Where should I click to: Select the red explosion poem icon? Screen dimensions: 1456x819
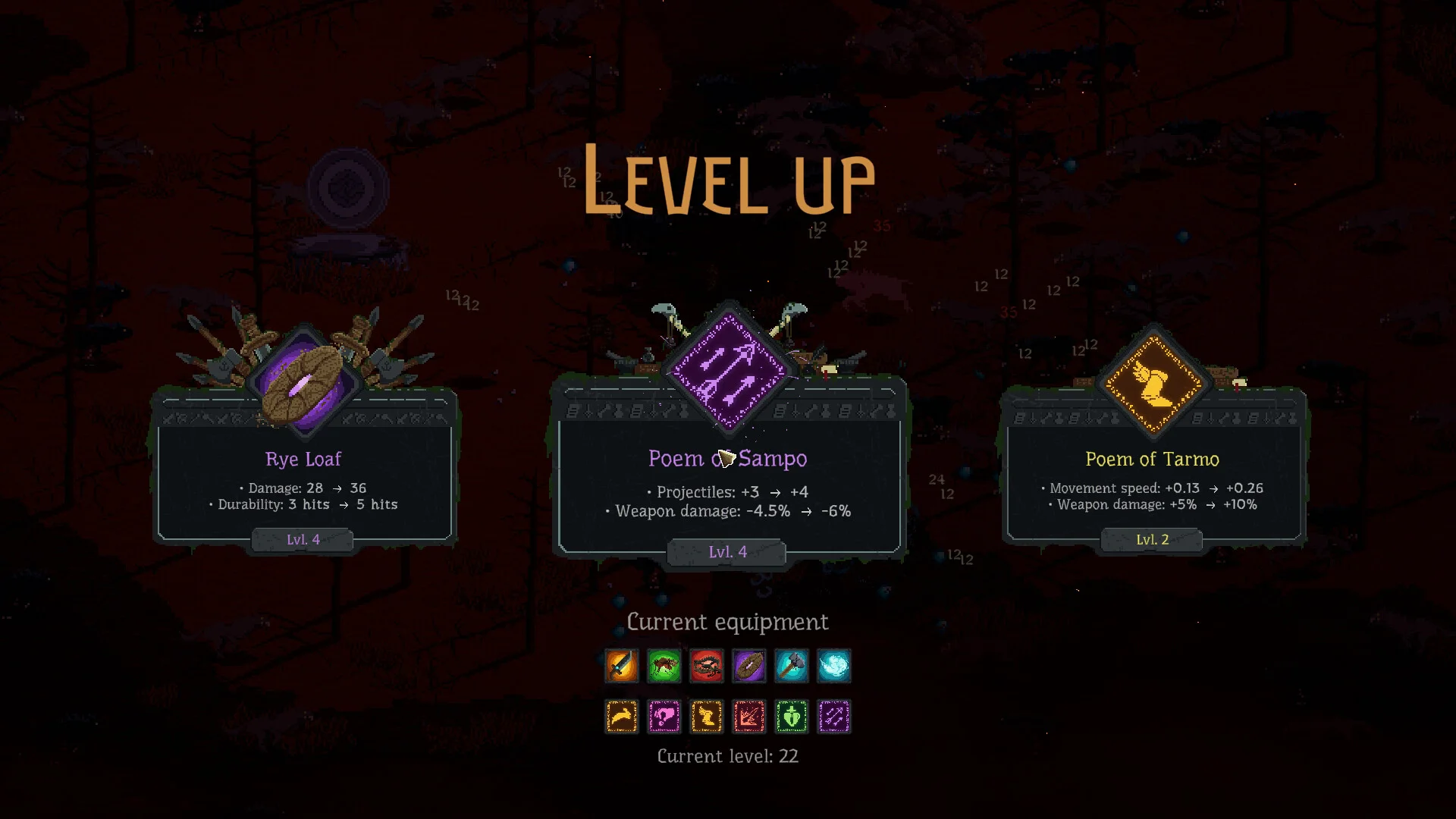pos(749,717)
